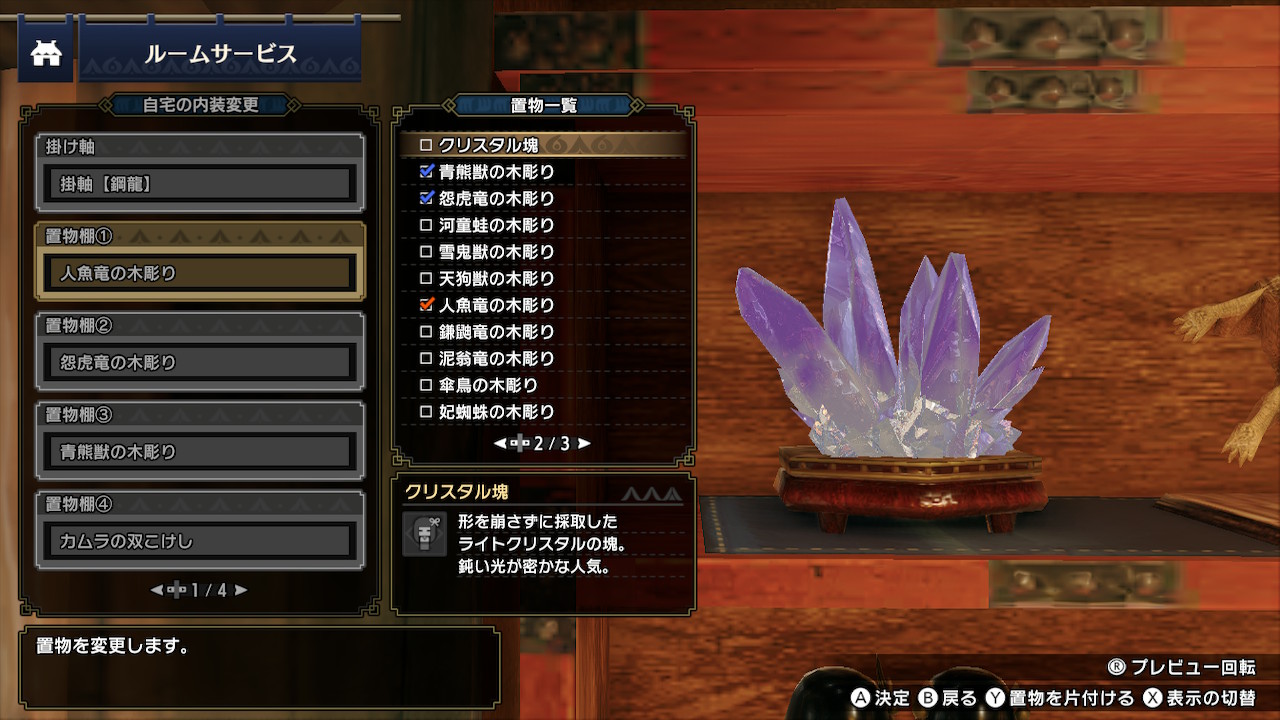Select 置物棚③ slot showing 青熊獣の木彫り
Image resolution: width=1280 pixels, height=720 pixels.
tap(200, 452)
